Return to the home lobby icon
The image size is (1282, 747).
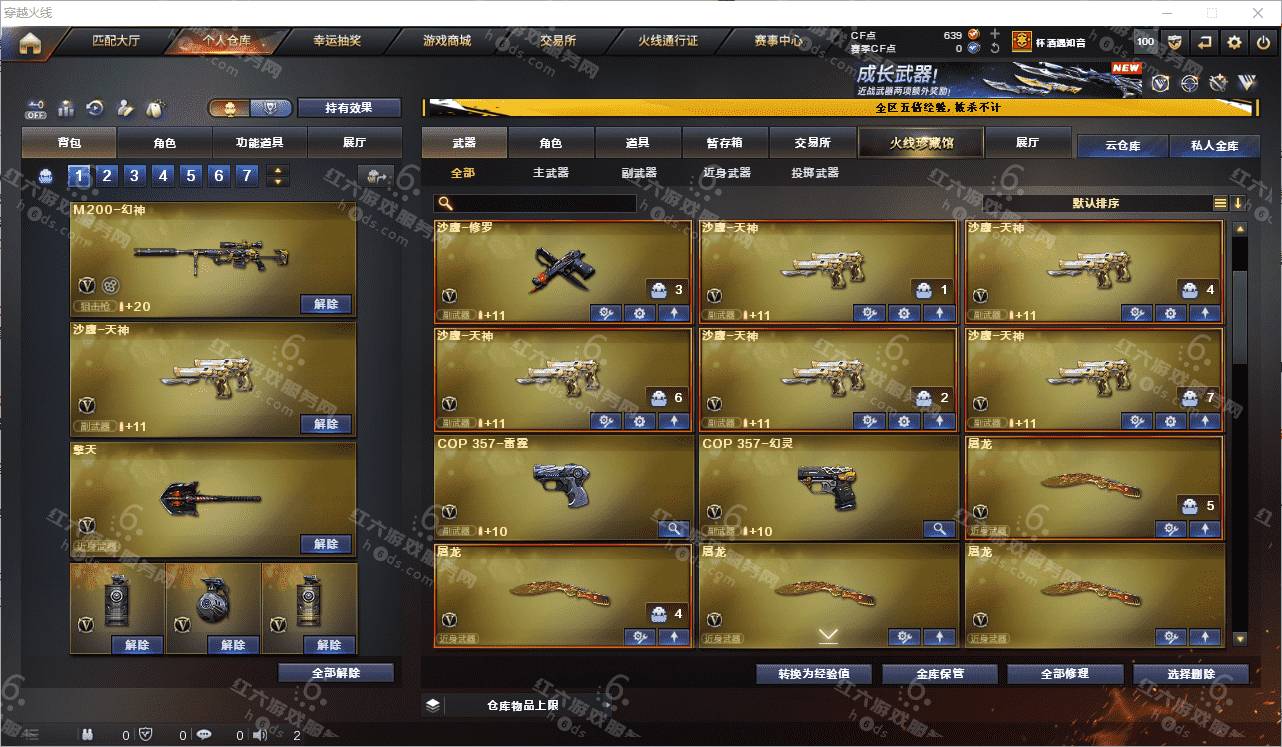click(29, 42)
